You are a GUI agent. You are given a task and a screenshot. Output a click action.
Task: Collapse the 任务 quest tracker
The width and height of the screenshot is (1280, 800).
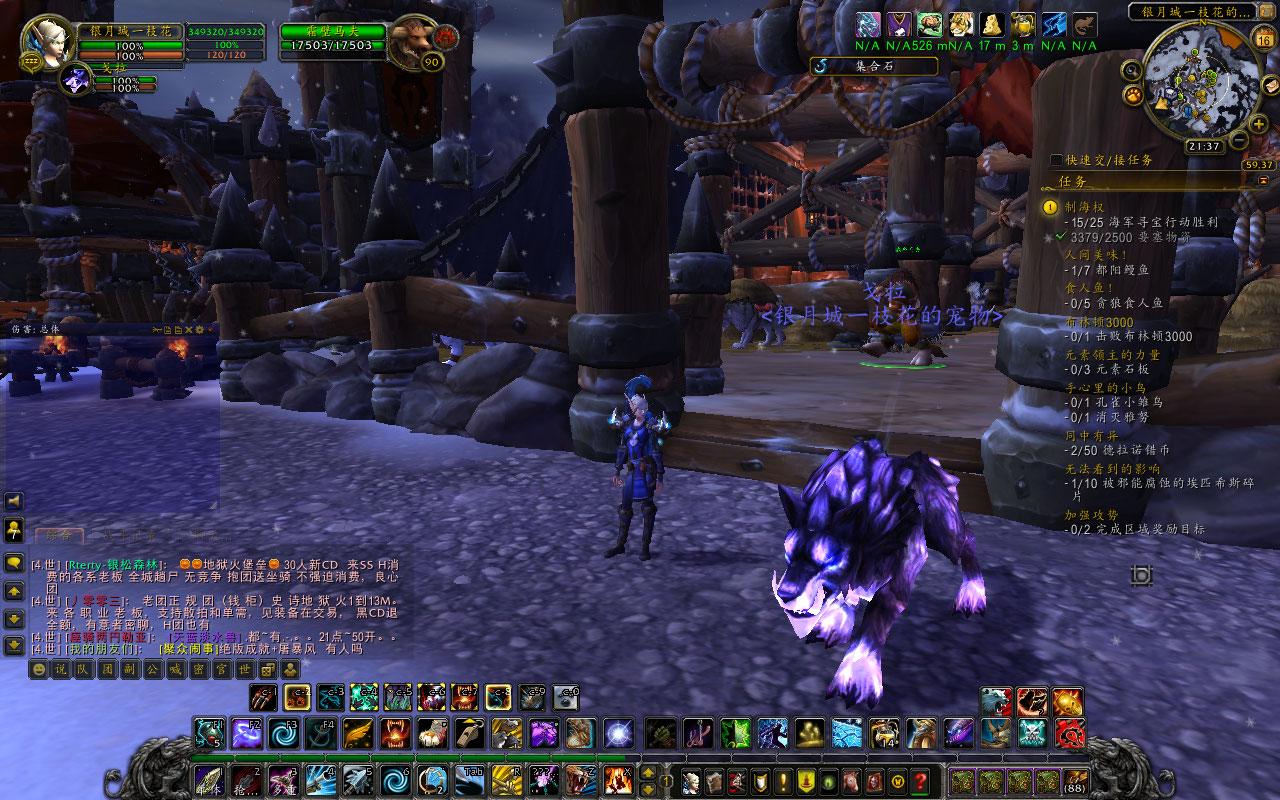pyautogui.click(x=1263, y=181)
